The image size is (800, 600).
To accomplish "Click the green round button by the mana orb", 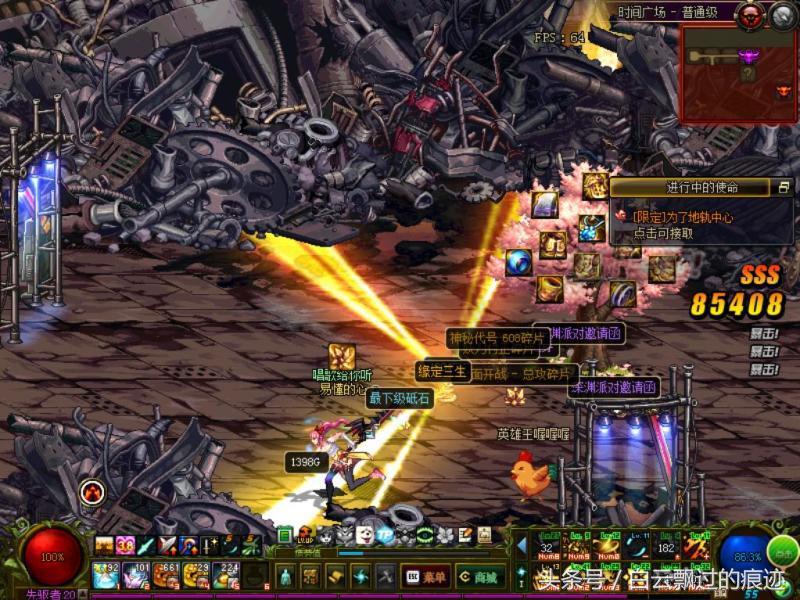I will 783,549.
